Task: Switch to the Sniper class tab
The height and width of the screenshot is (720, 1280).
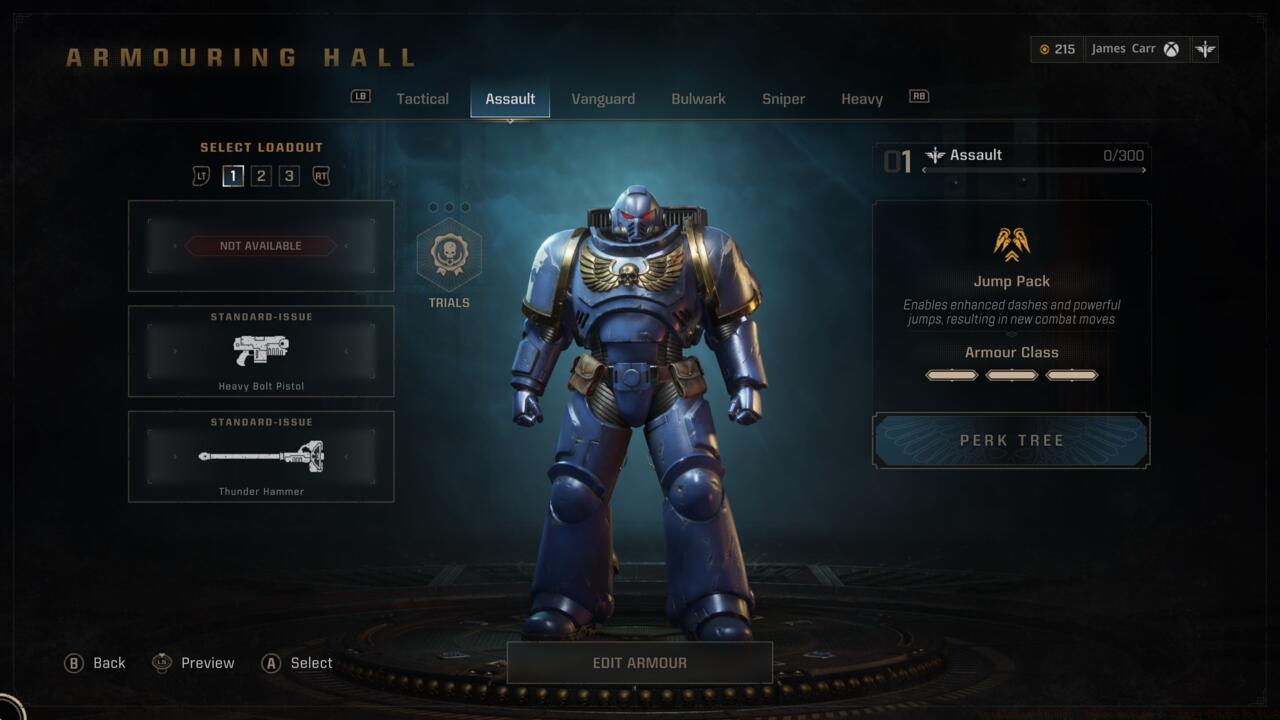Action: (x=783, y=99)
